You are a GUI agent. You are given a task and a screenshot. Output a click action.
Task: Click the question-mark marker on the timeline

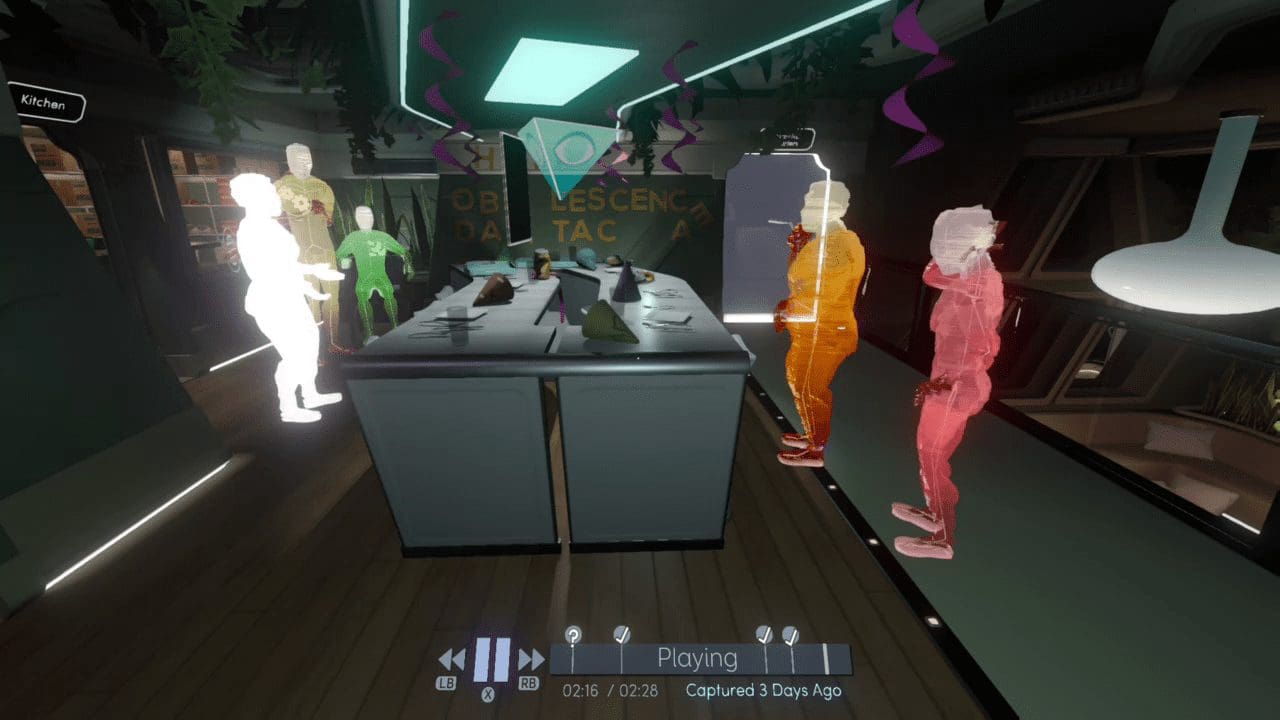tap(573, 632)
